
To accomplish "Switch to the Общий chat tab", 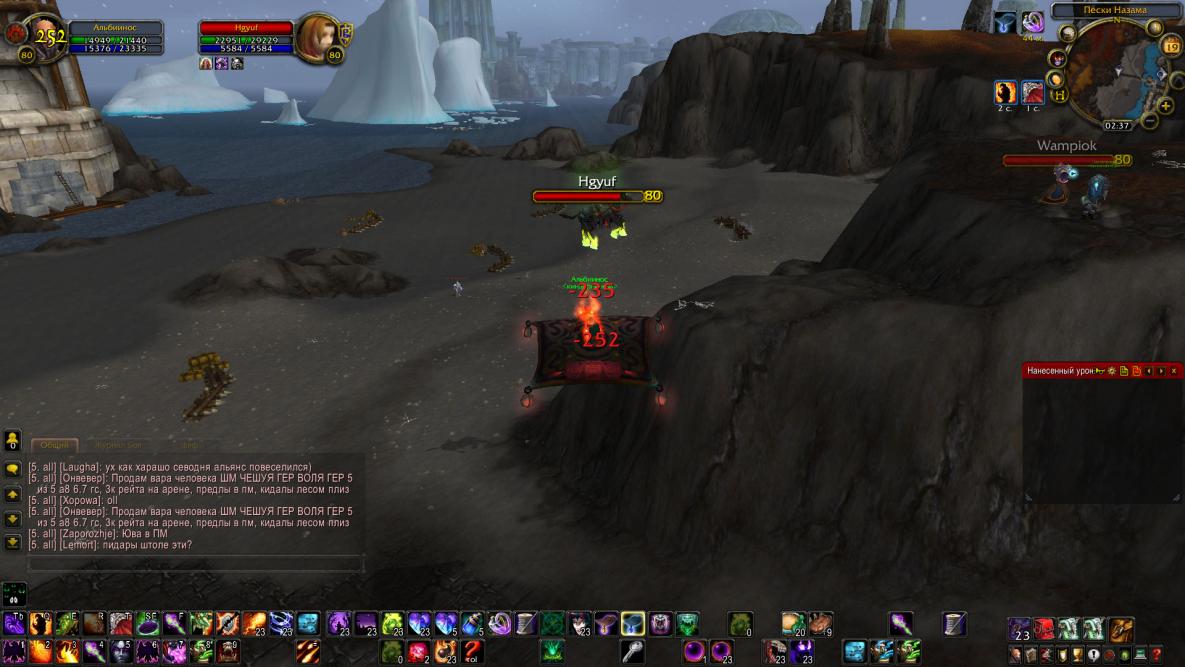I will (55, 445).
